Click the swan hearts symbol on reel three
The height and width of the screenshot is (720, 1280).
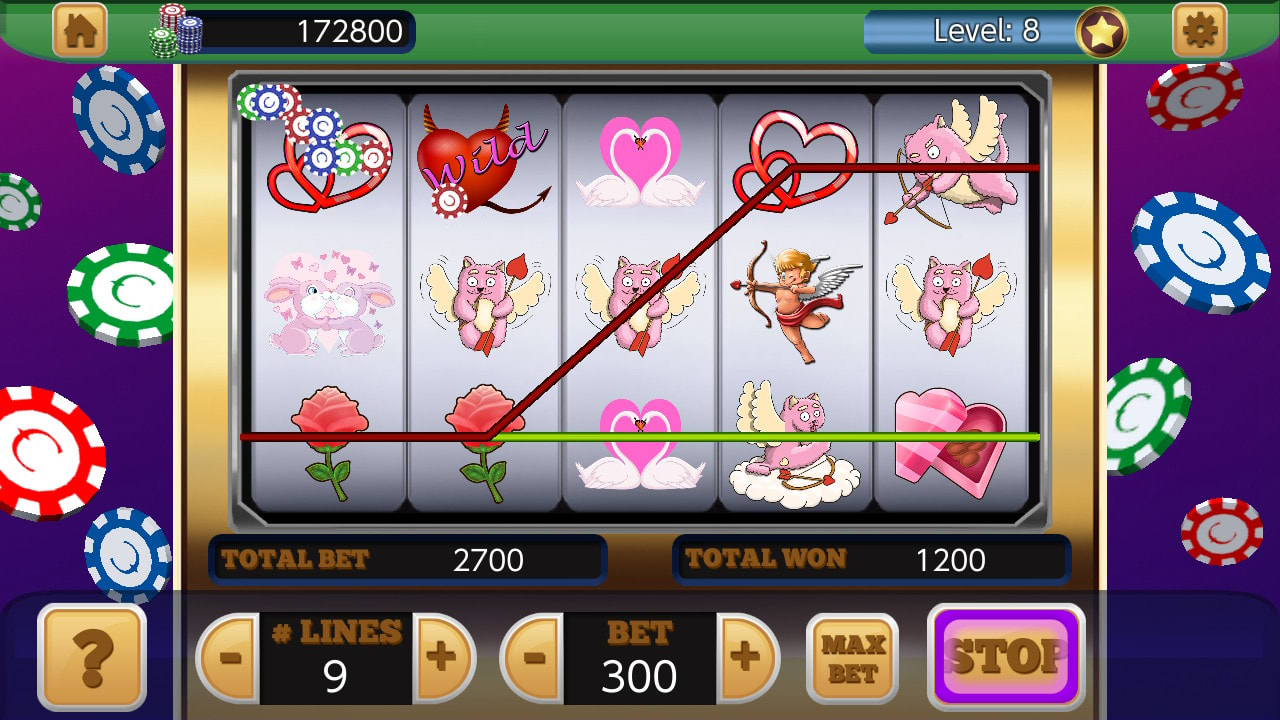pos(640,160)
